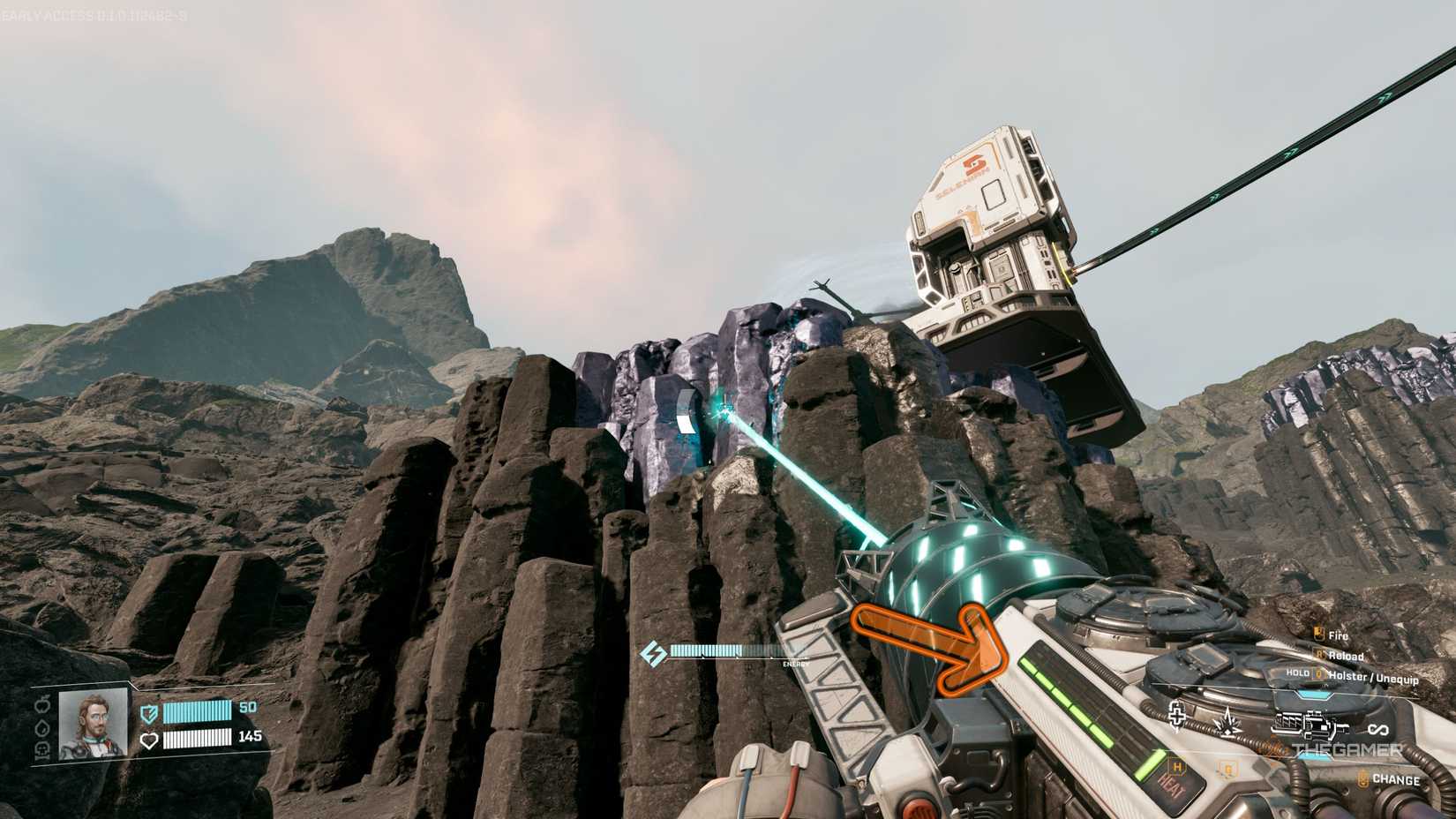1456x819 pixels.
Task: Click the infinity ammo icon on the weapon HUD
Action: pos(1379,728)
